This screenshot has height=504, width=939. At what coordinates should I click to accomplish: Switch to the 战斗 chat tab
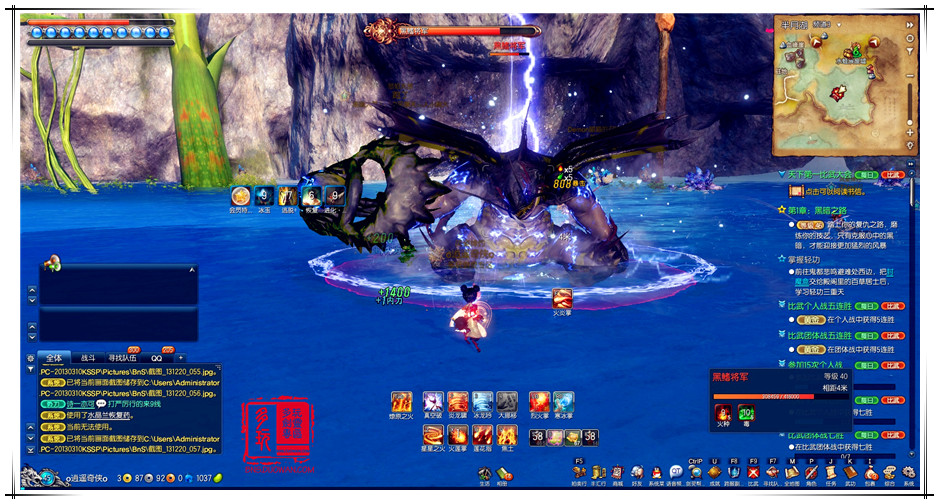[x=88, y=357]
